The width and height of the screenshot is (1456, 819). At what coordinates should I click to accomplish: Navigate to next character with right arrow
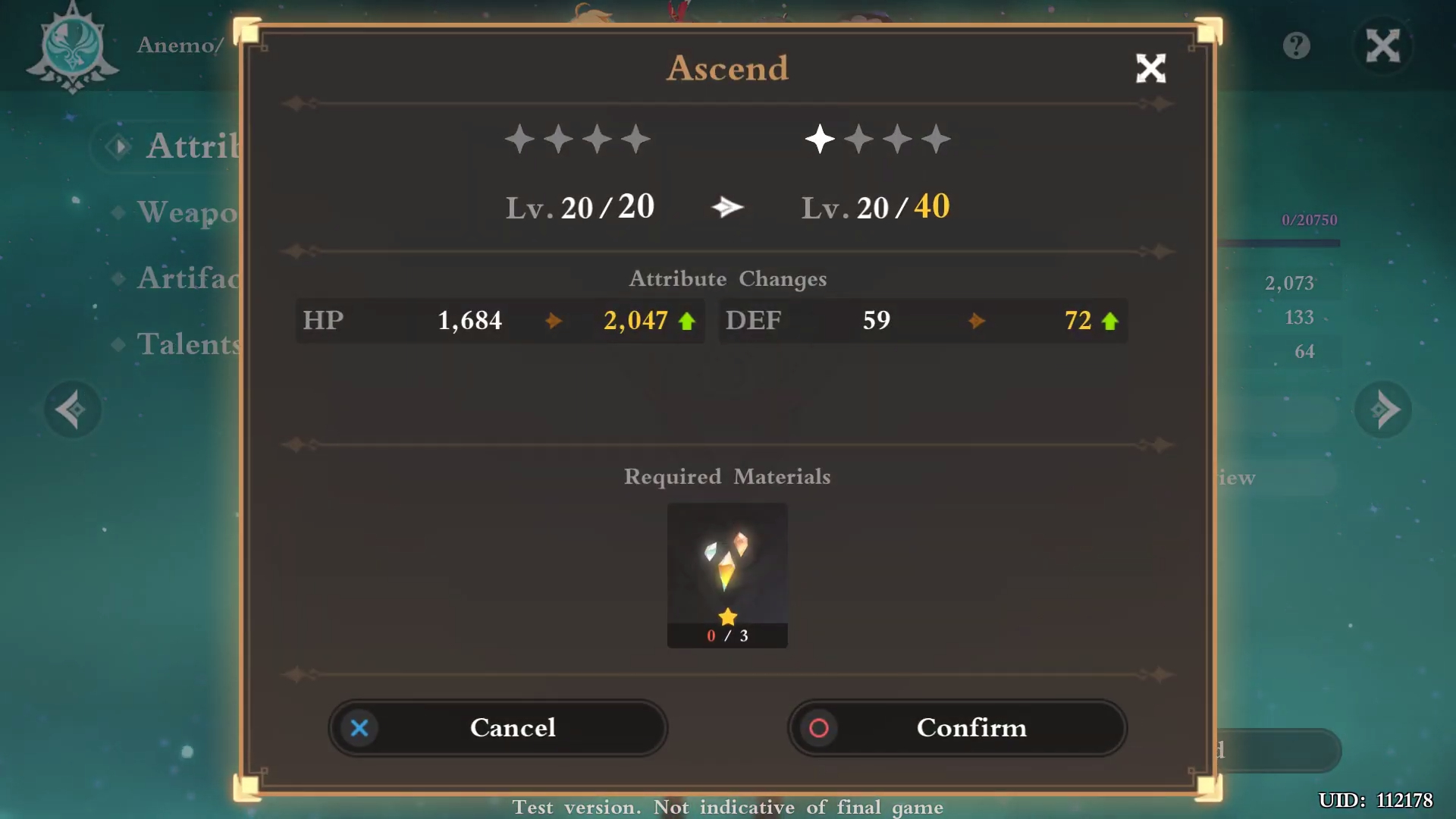click(x=1383, y=409)
